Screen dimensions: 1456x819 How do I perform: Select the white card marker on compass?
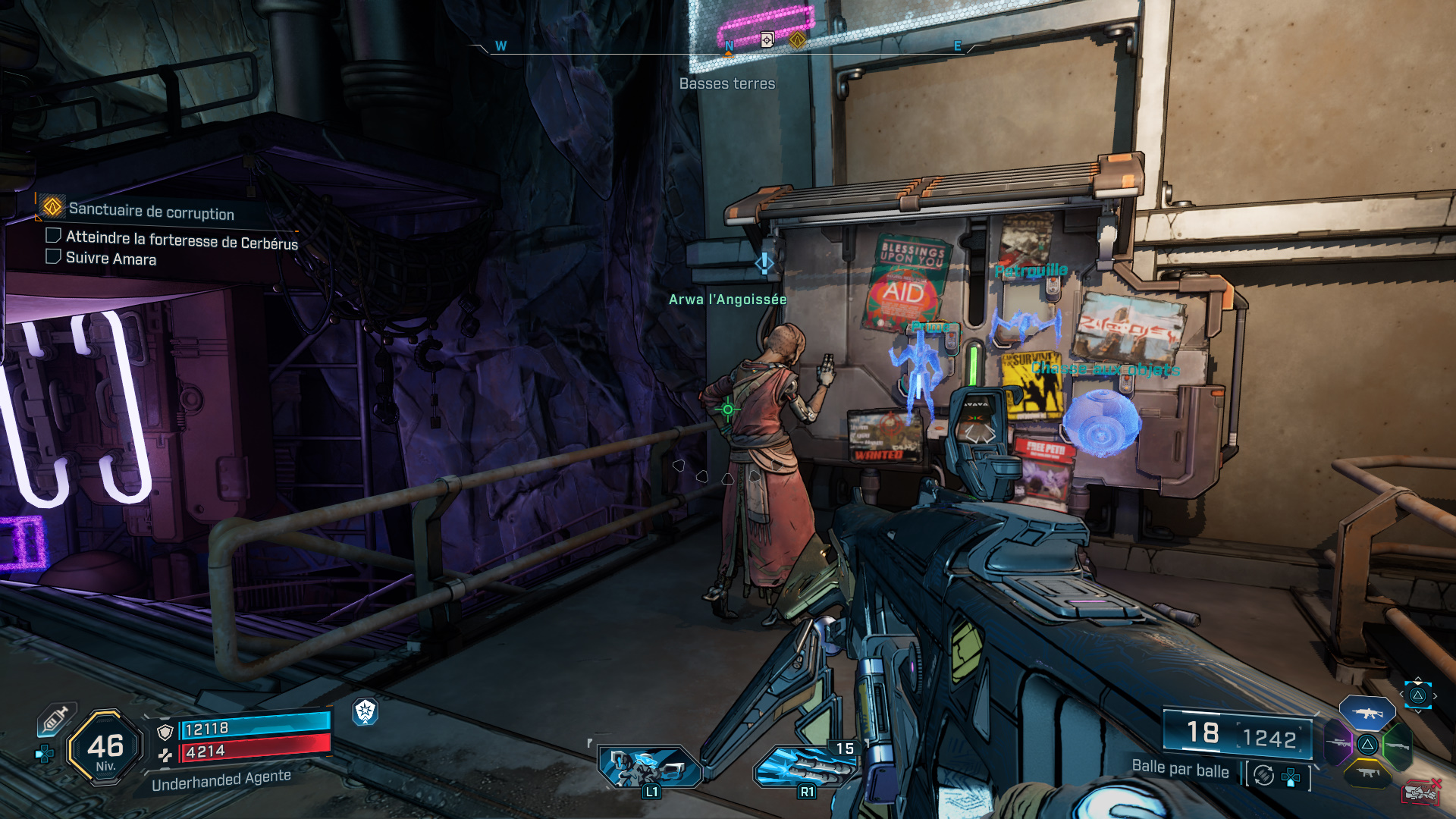click(x=767, y=39)
